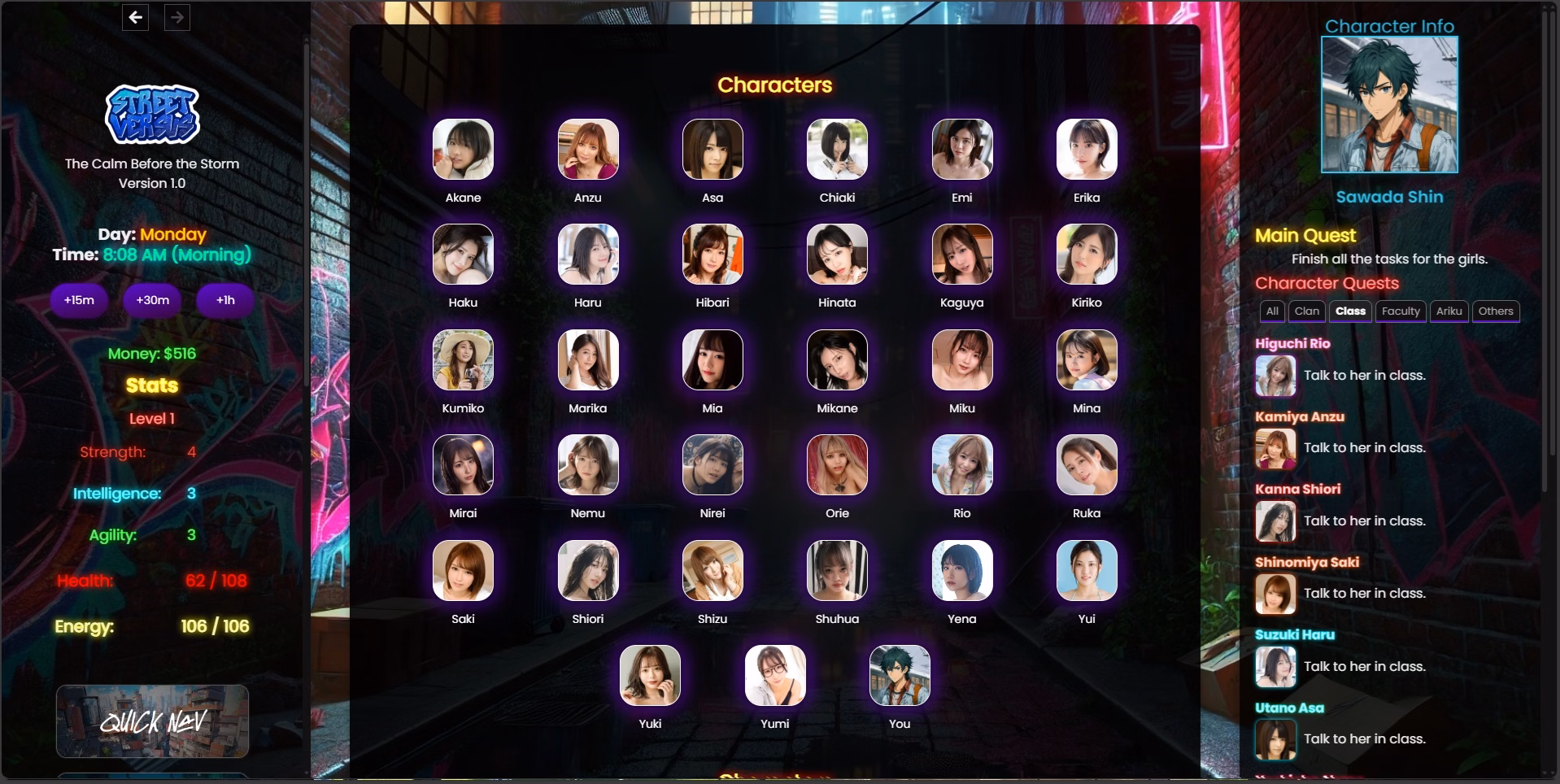Toggle the Faculty quest filter
The width and height of the screenshot is (1560, 784).
pos(1401,311)
